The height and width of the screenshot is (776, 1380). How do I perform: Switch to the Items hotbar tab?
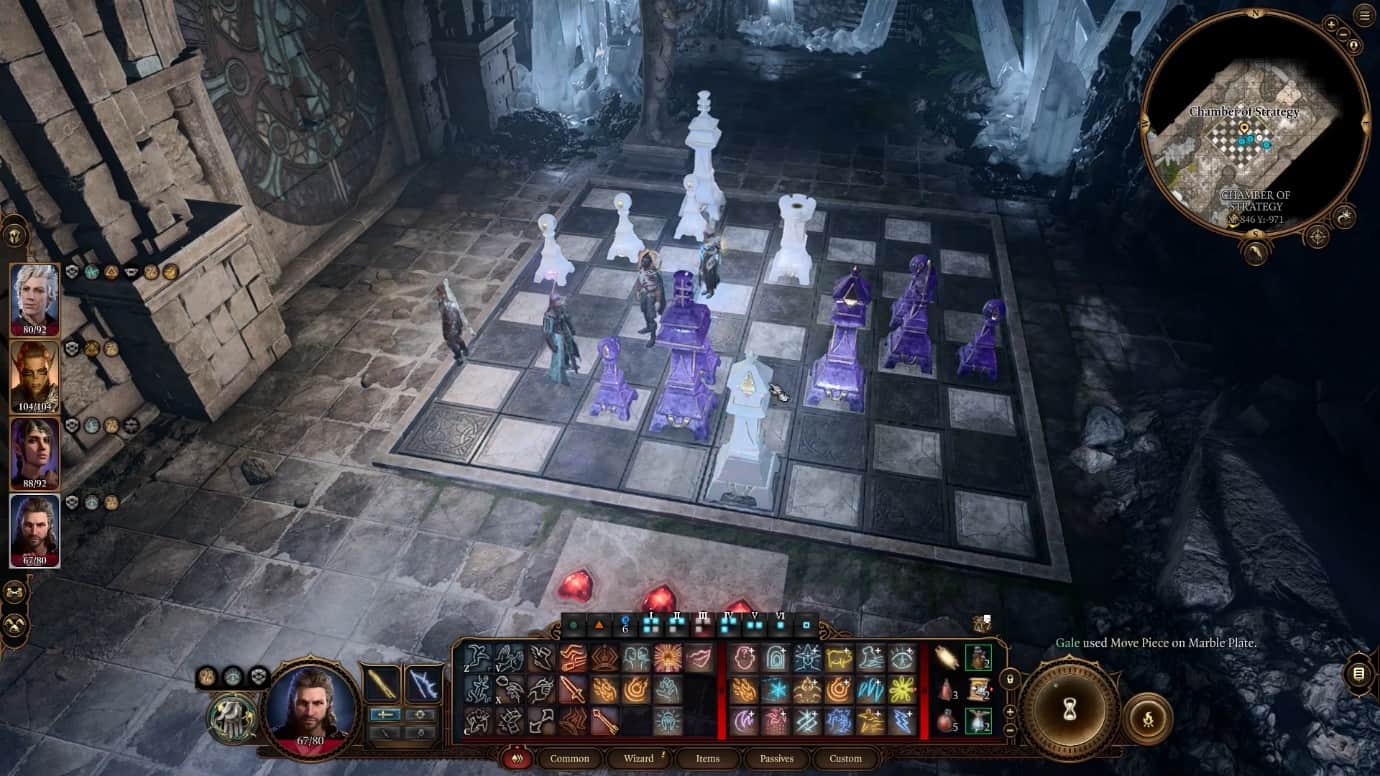pos(708,759)
